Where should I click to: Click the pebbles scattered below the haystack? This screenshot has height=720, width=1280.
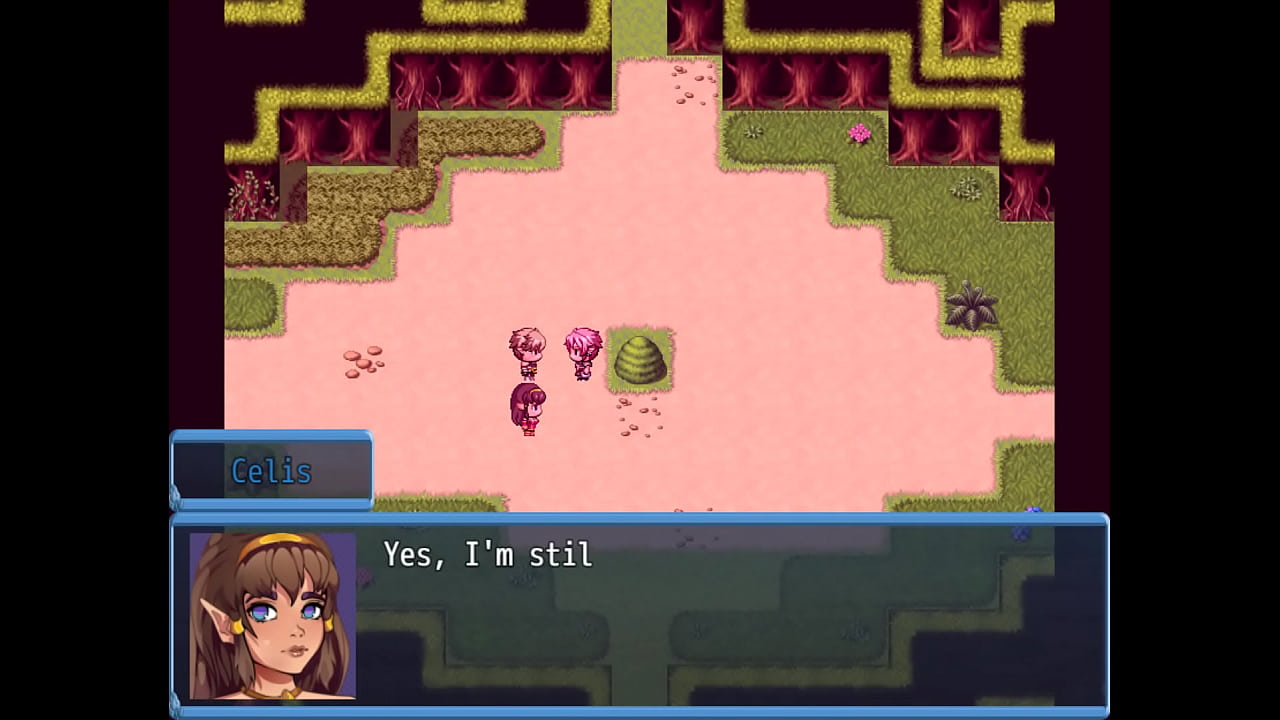click(x=640, y=420)
